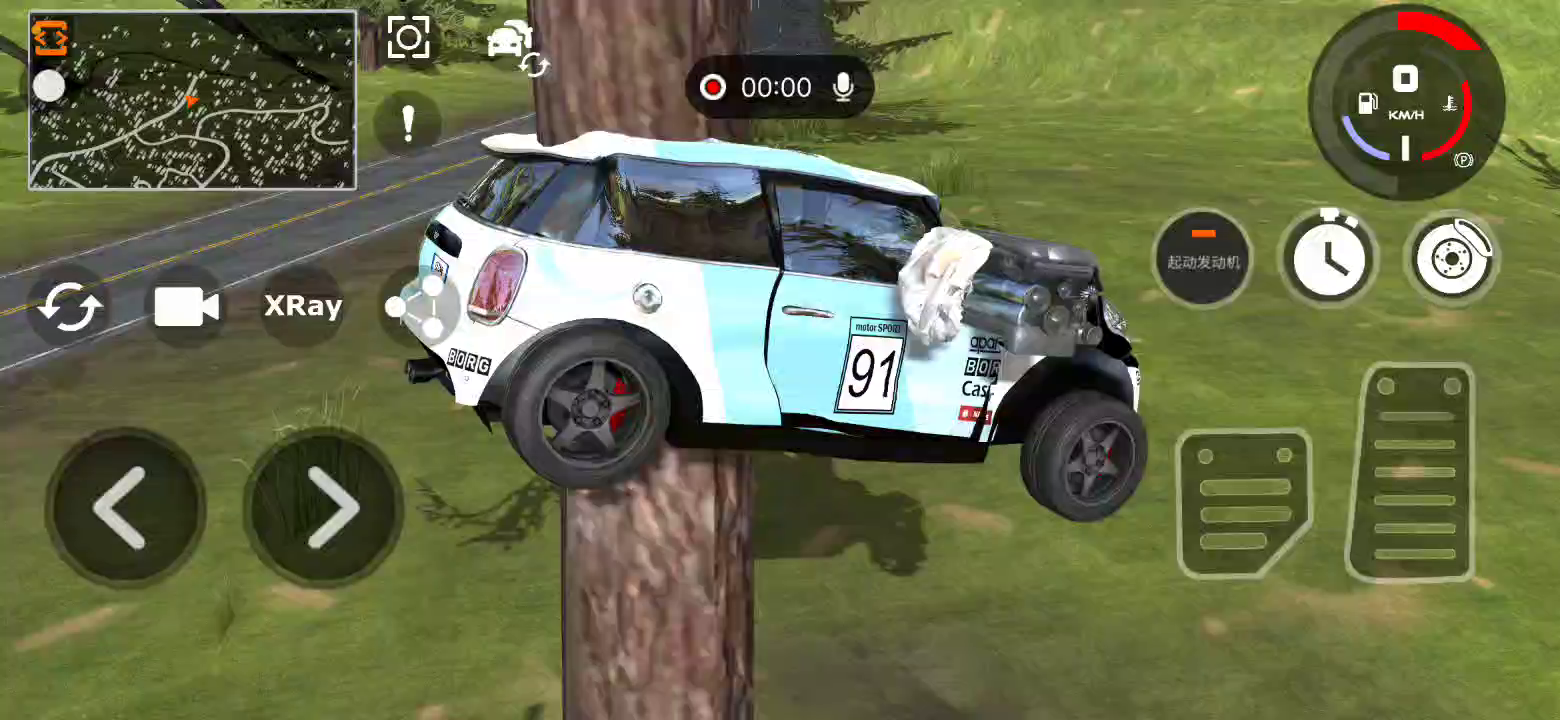Start screen recording with the red dot
The height and width of the screenshot is (720, 1560).
713,88
